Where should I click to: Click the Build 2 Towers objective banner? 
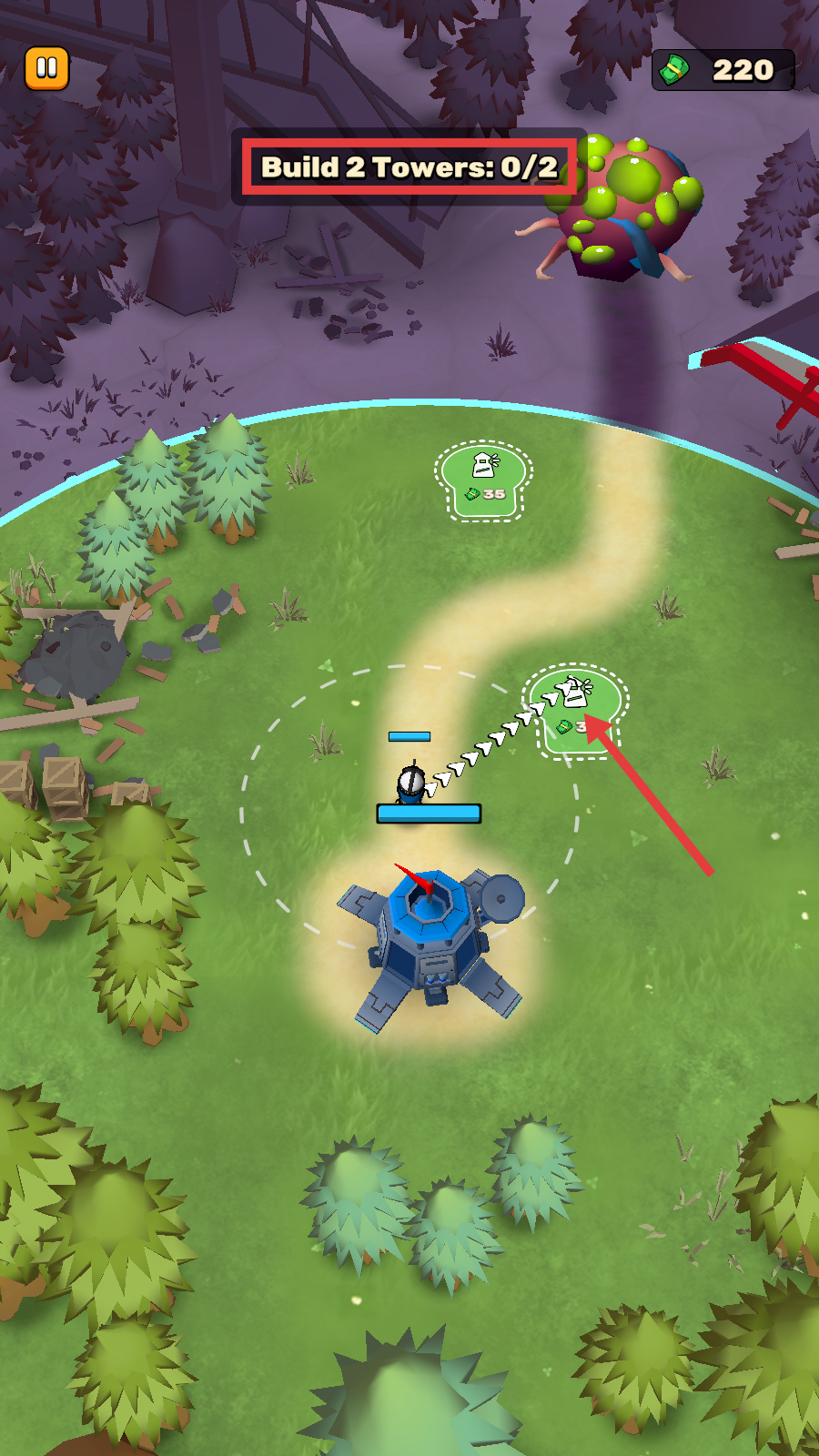[409, 167]
